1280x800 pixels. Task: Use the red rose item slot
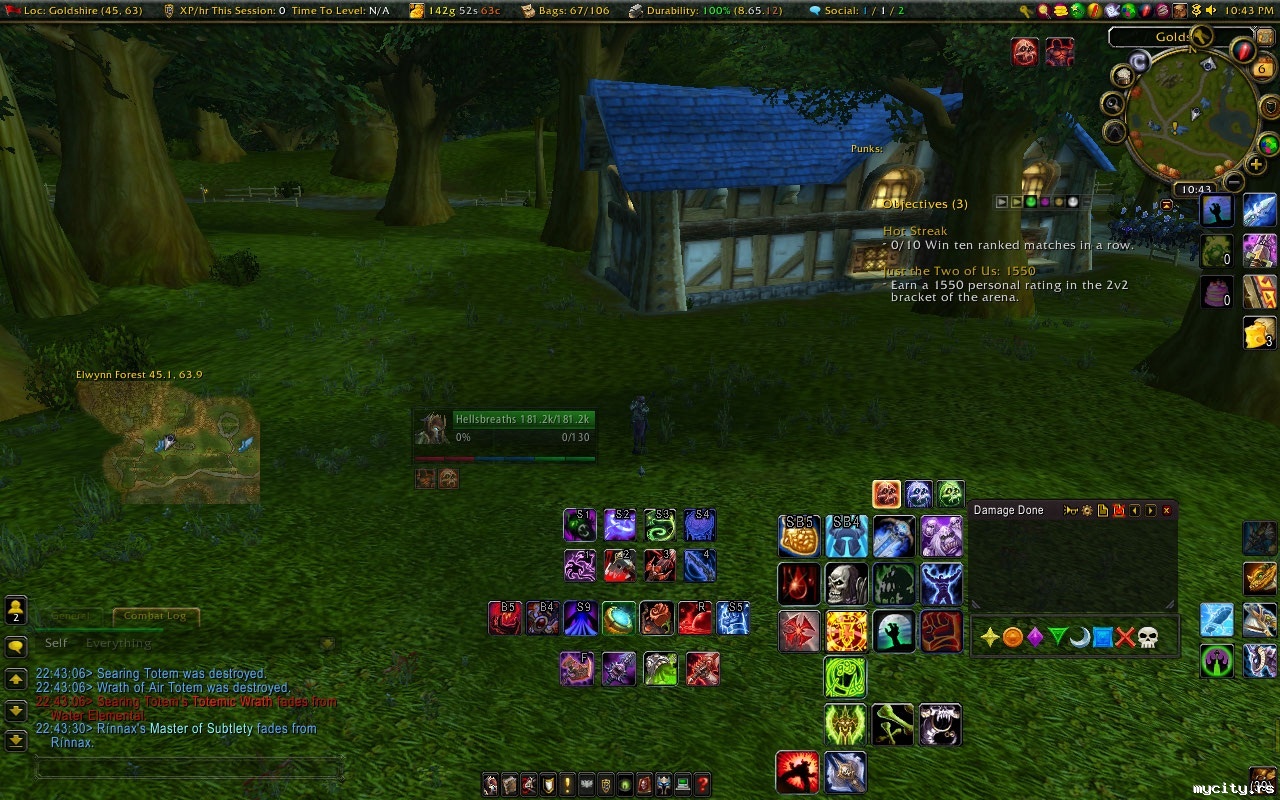point(657,618)
